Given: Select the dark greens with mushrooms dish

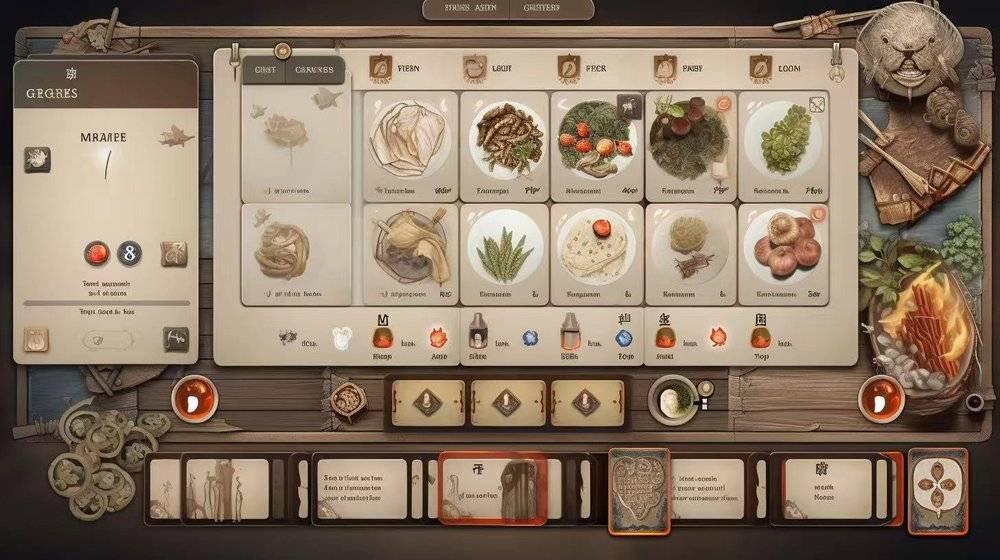Looking at the screenshot, I should click(690, 141).
